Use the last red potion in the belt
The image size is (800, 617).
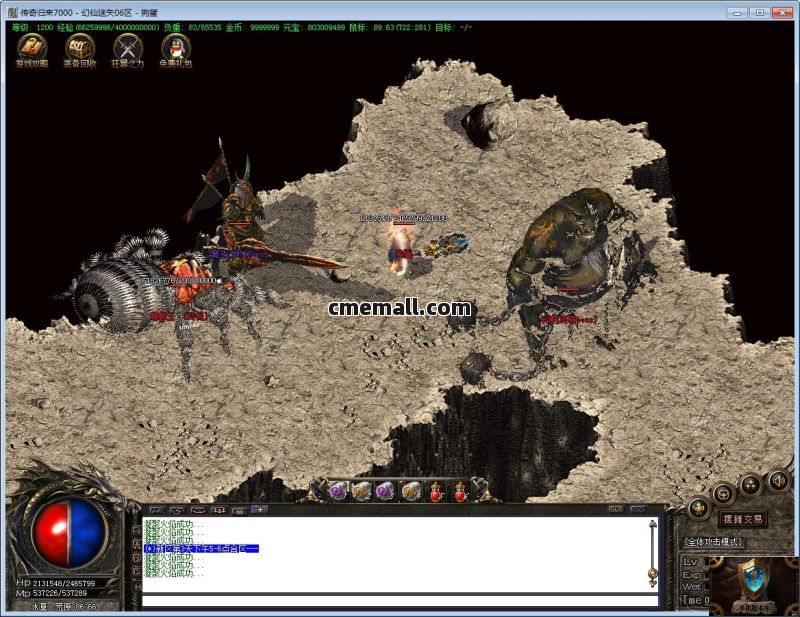(462, 491)
